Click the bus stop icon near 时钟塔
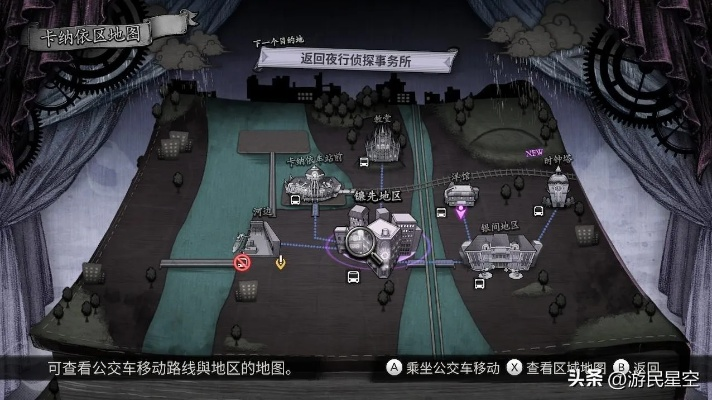This screenshot has width=712, height=400. click(539, 211)
